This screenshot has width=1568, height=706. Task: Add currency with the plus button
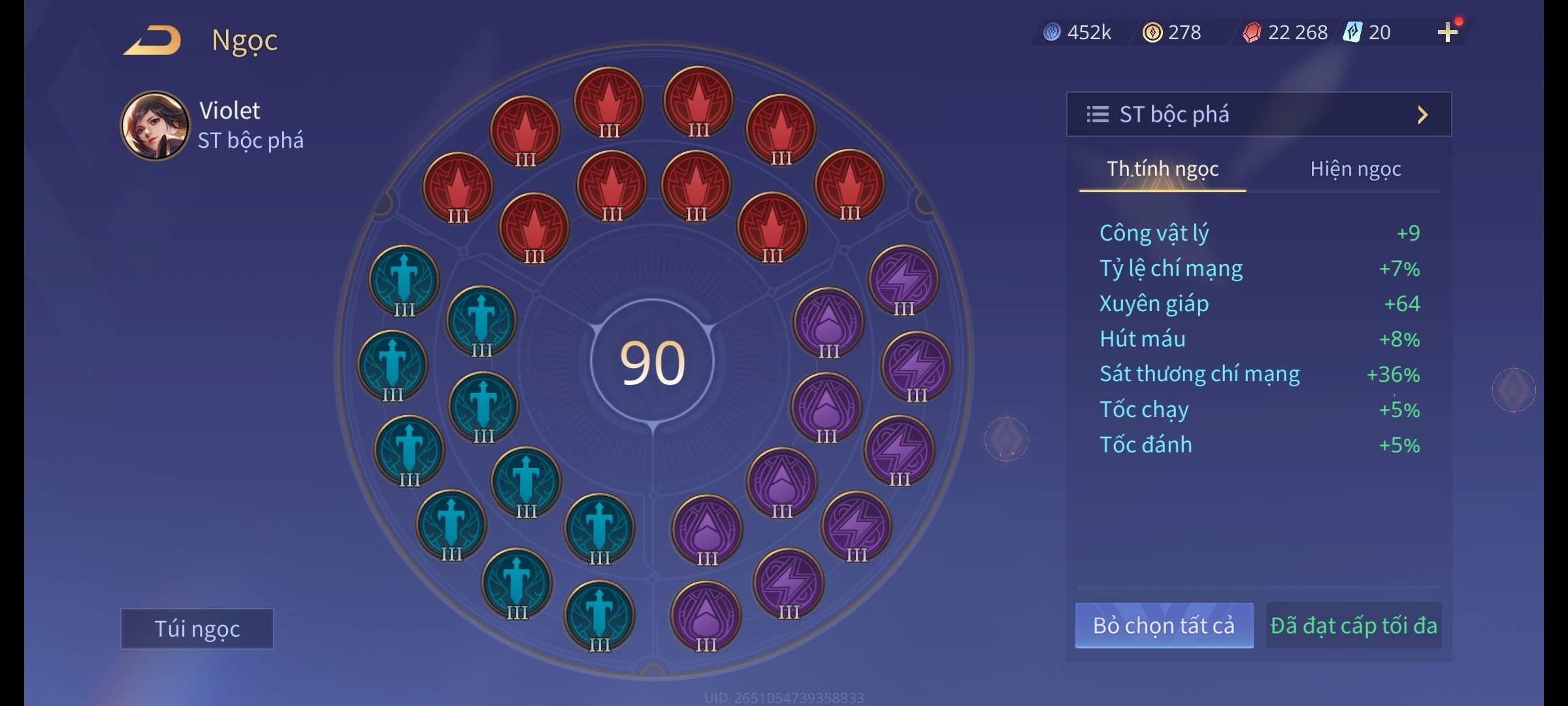1447,32
